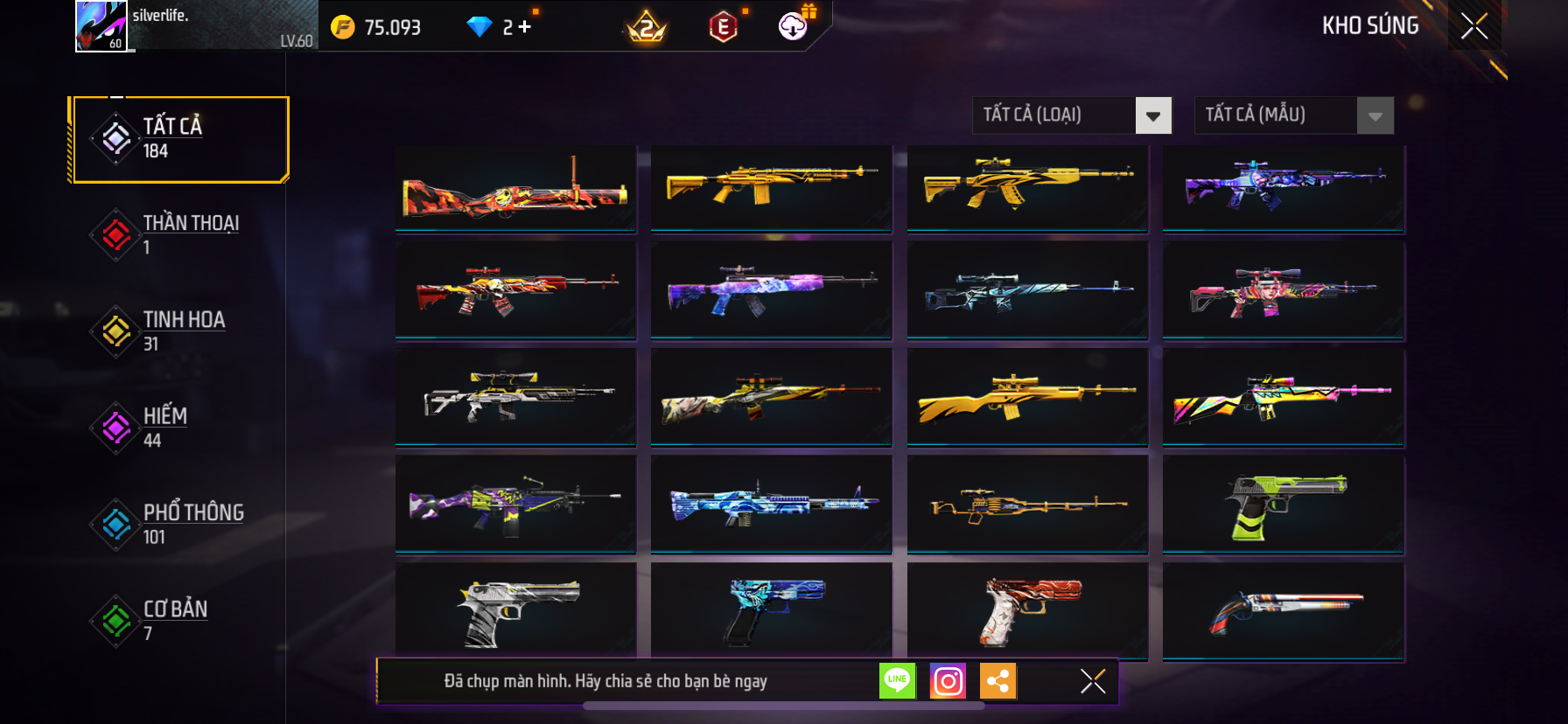This screenshot has height=724, width=1568.
Task: Choose the CƠ BẢN rarity tab
Action: (x=180, y=620)
